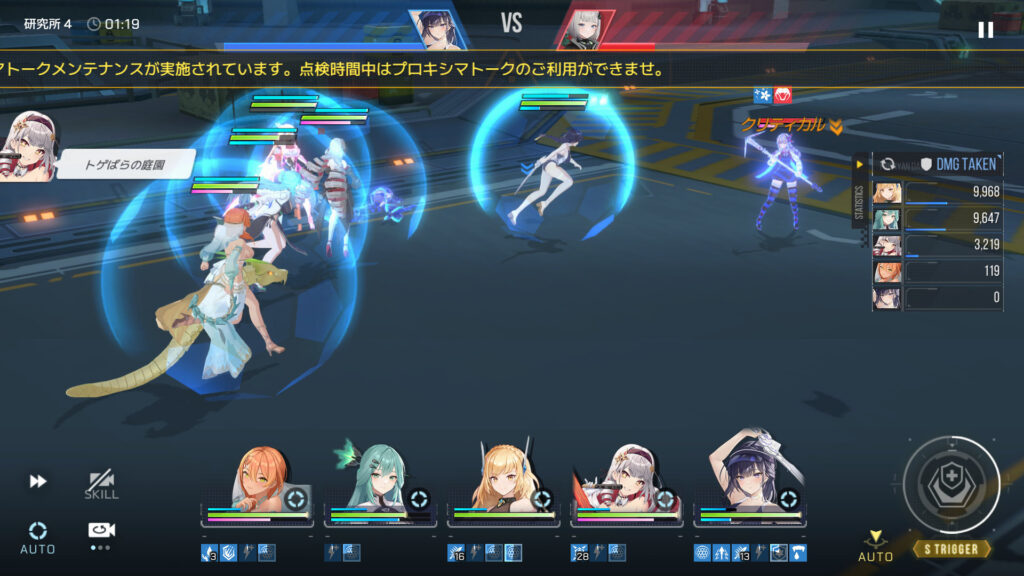This screenshot has height=576, width=1024.
Task: Toggle fast-forward battle speed
Action: [38, 482]
